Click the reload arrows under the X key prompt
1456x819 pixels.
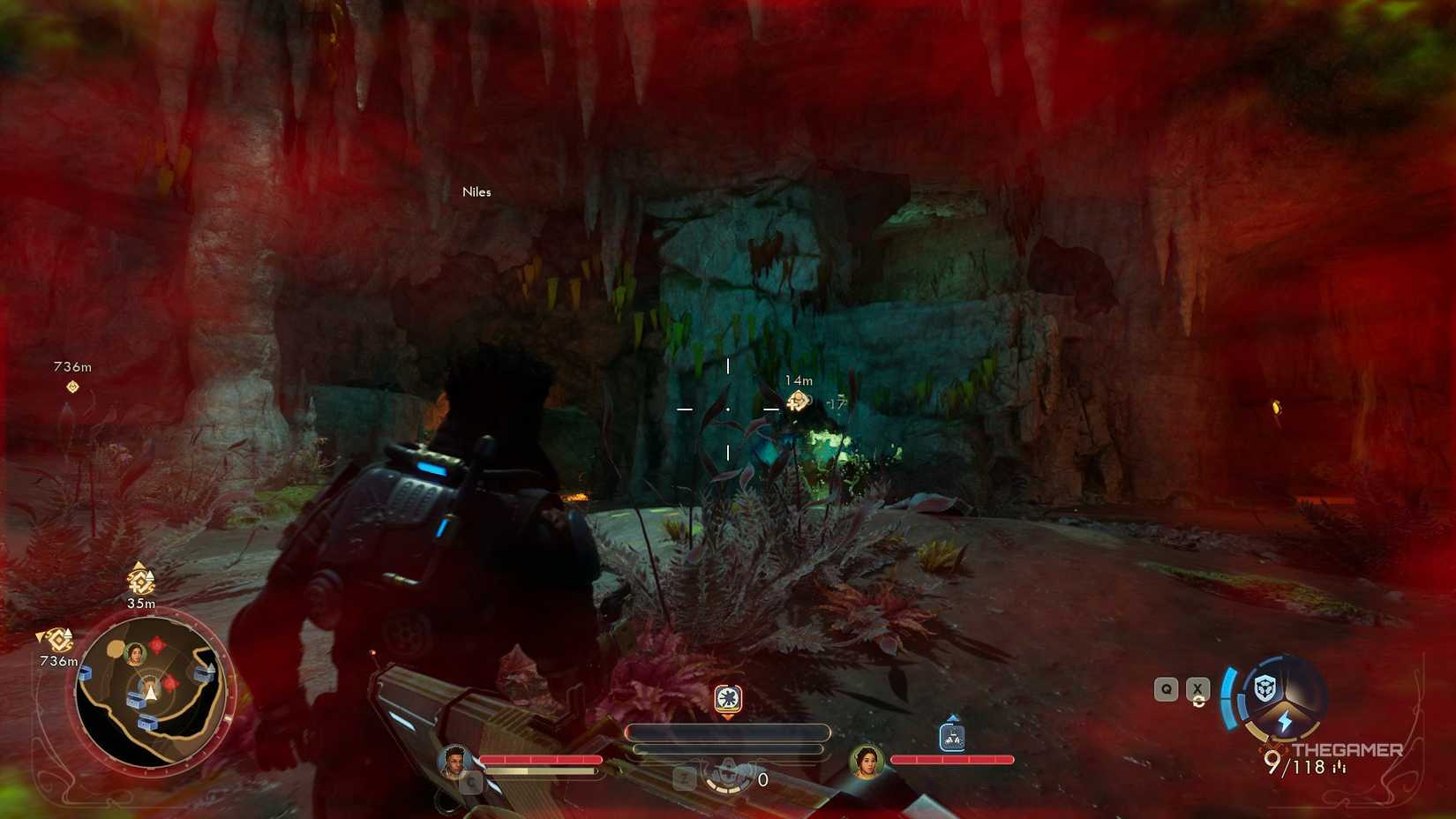[x=1197, y=702]
